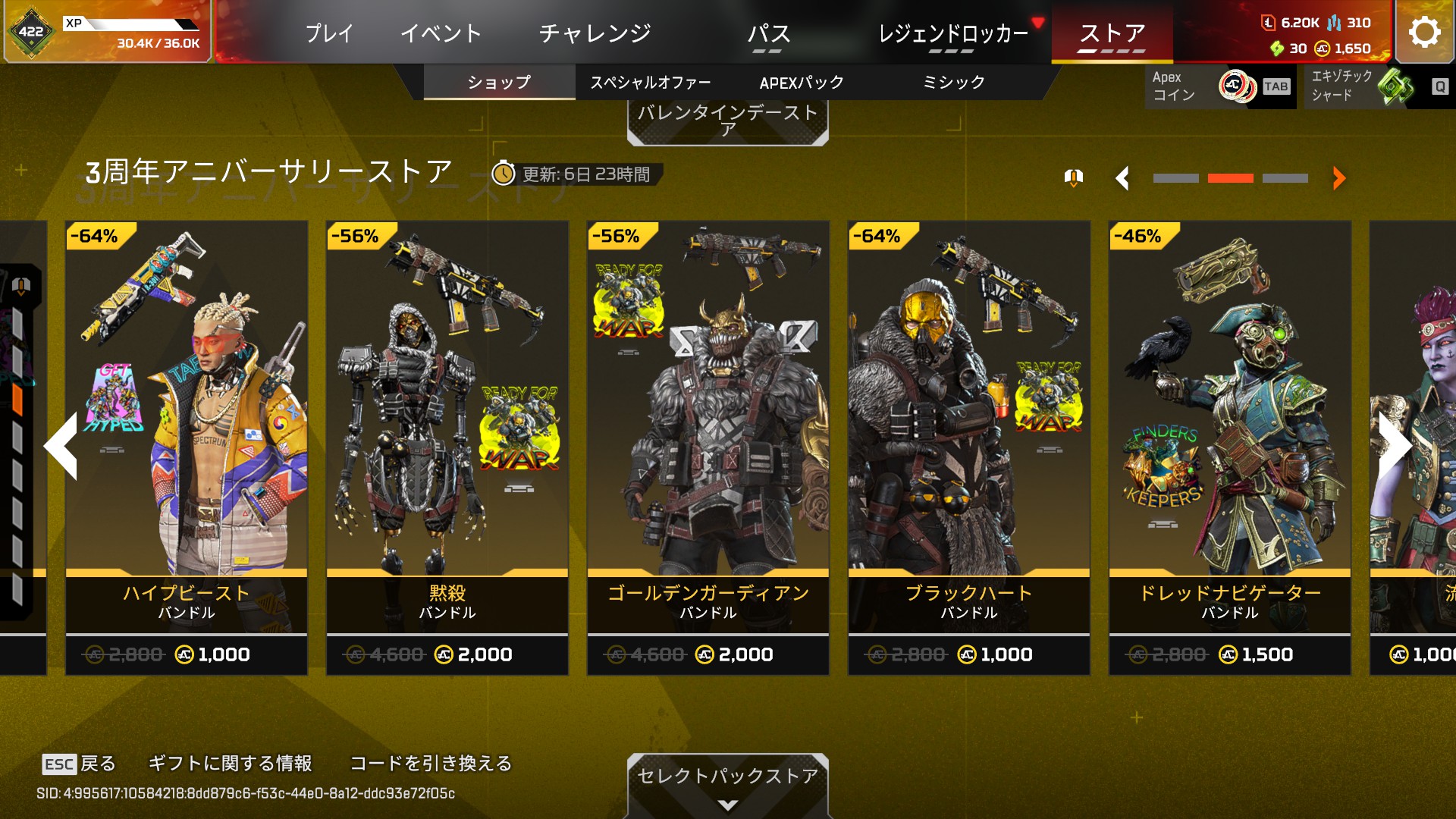Open the チャレンジ tab
This screenshot has width=1456, height=819.
(x=595, y=33)
